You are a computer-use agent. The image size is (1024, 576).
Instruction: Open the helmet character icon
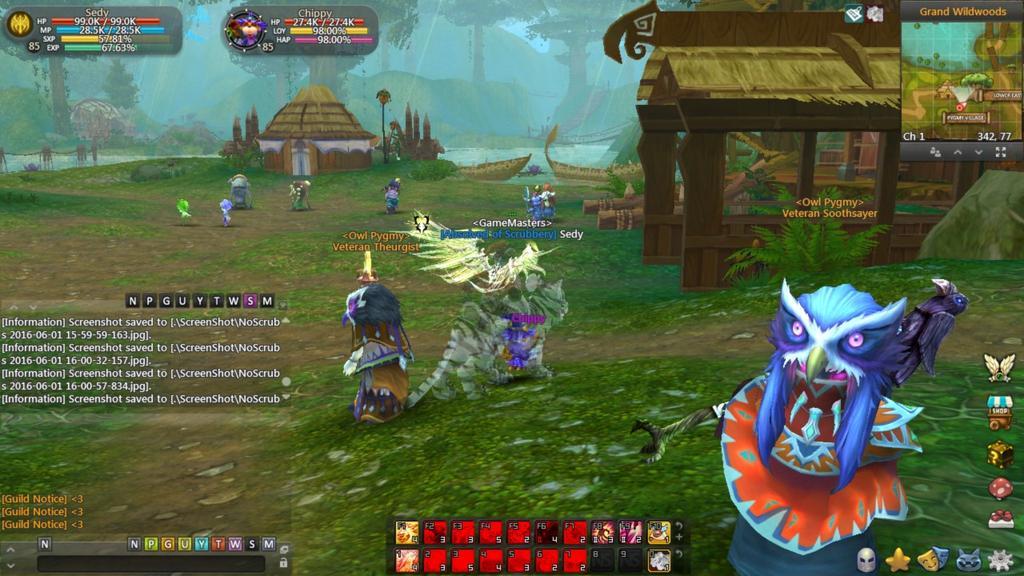[x=866, y=560]
